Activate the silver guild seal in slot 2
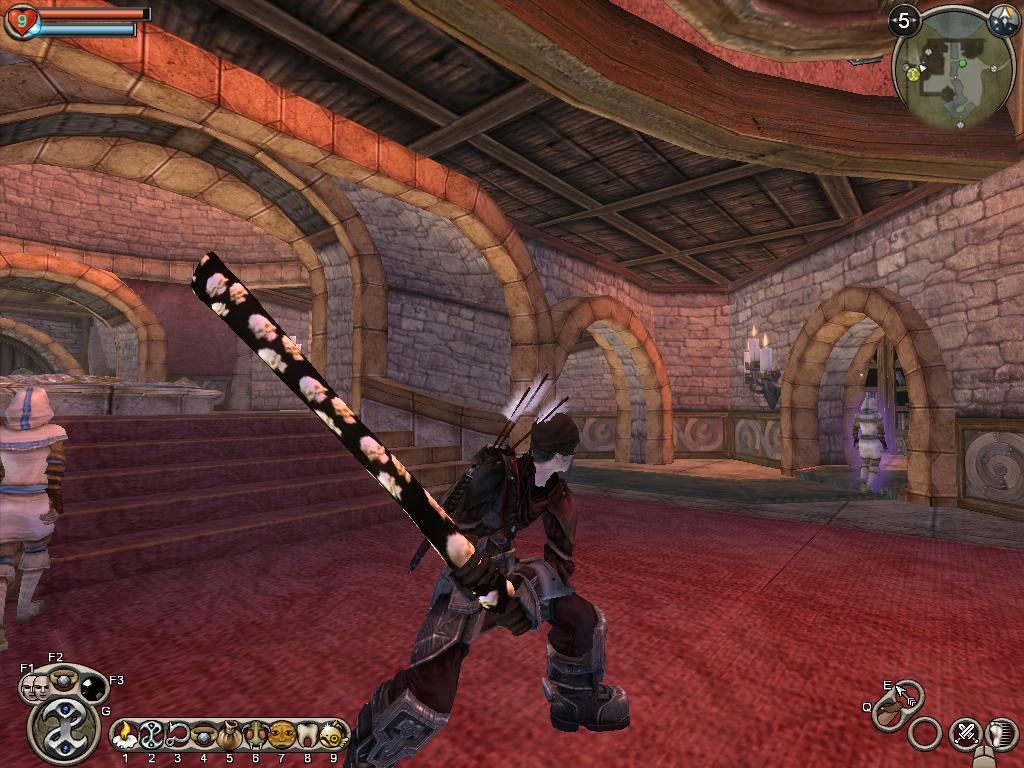The height and width of the screenshot is (768, 1024). [x=151, y=735]
